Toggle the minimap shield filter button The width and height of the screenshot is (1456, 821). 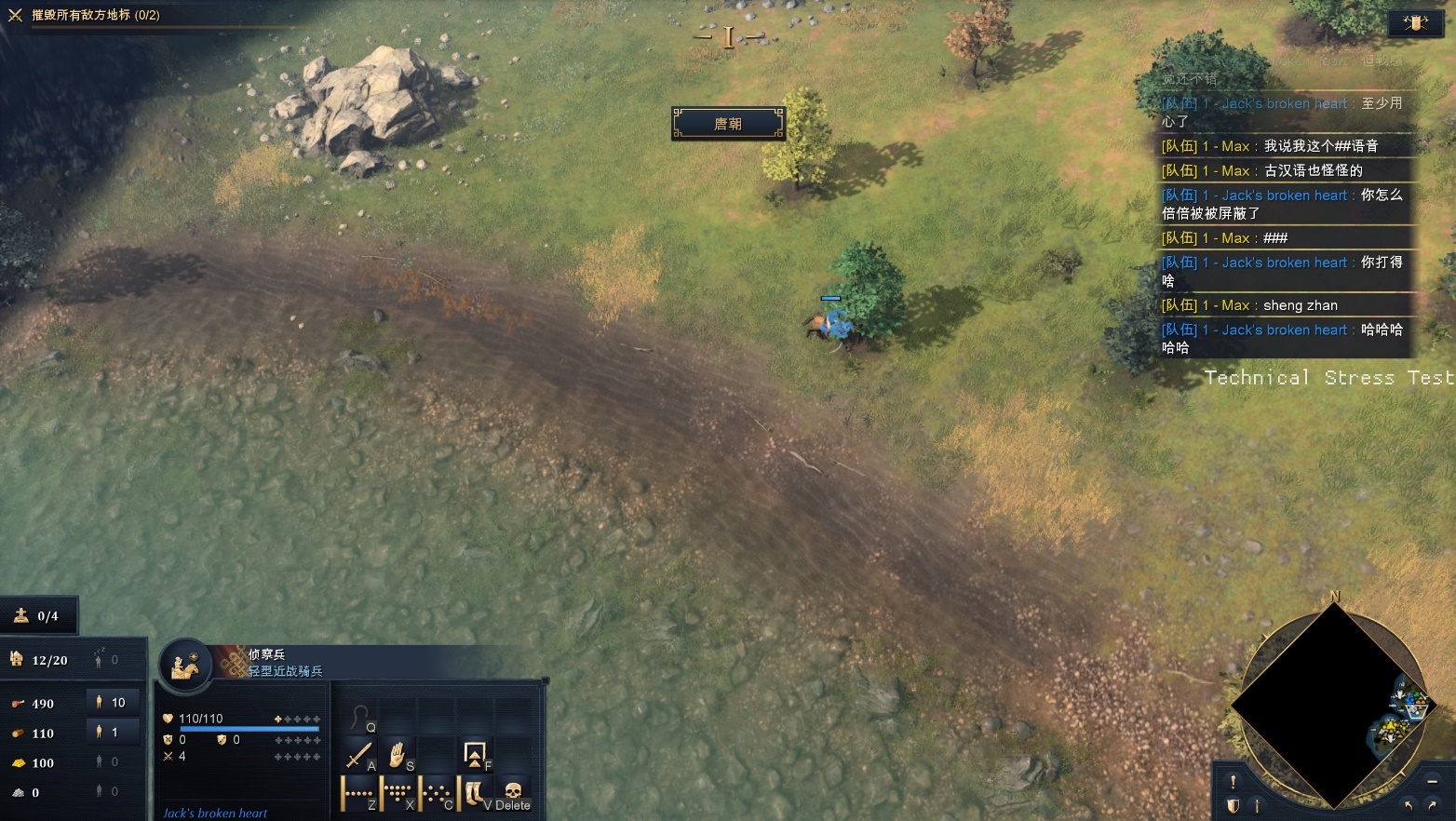(1234, 806)
